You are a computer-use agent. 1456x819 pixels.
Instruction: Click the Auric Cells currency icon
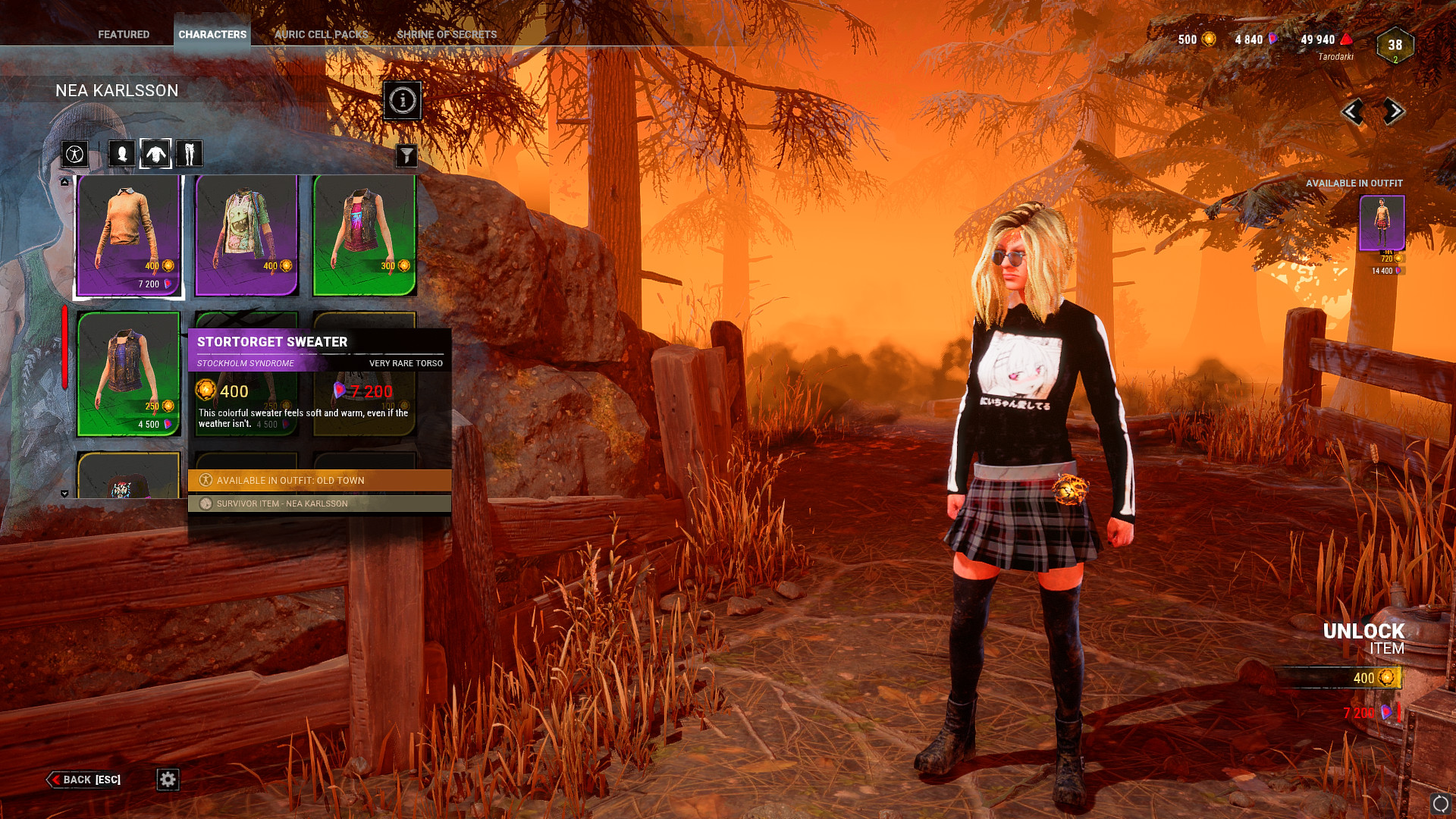point(1209,39)
